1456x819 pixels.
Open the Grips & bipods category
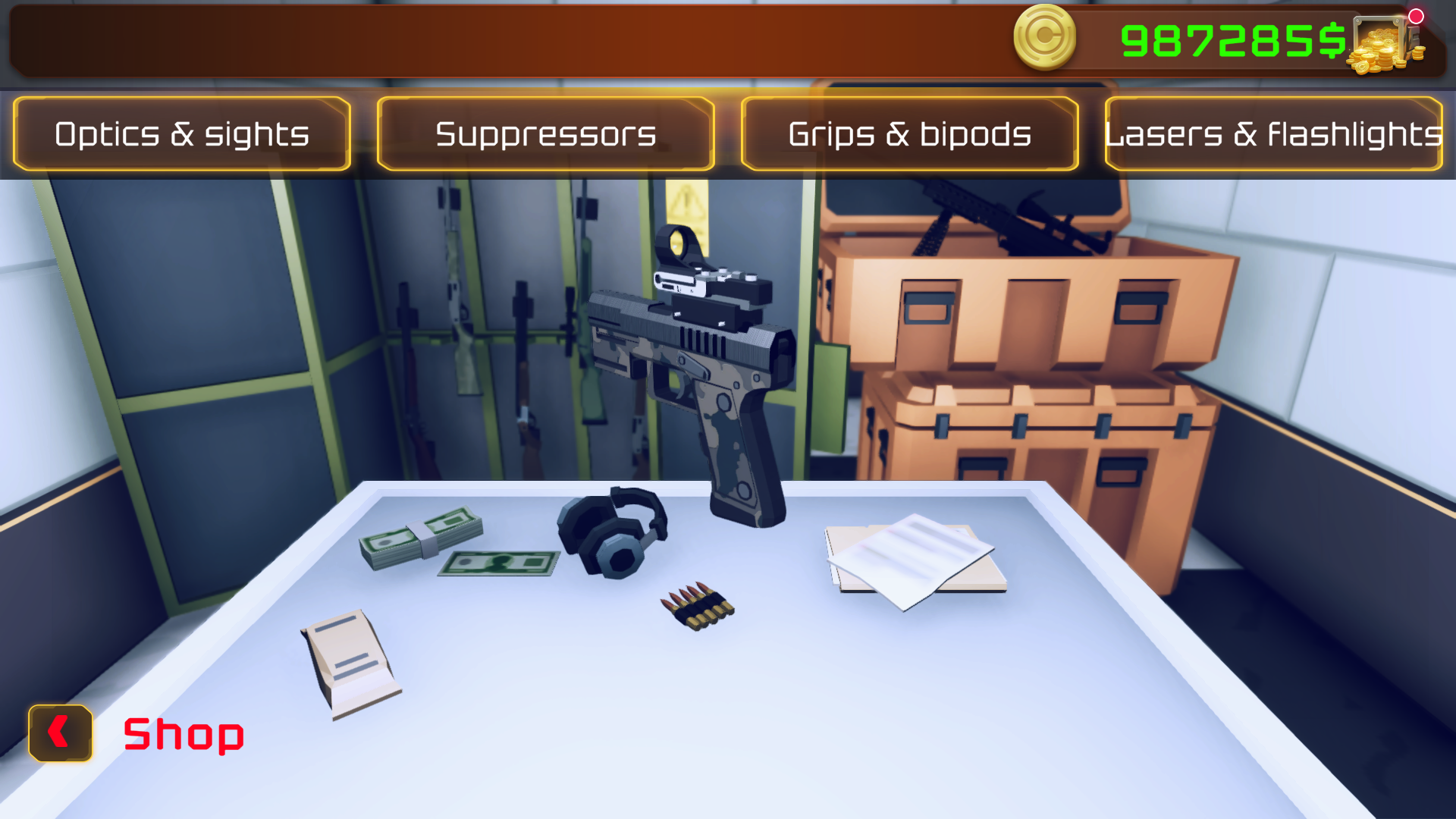908,133
